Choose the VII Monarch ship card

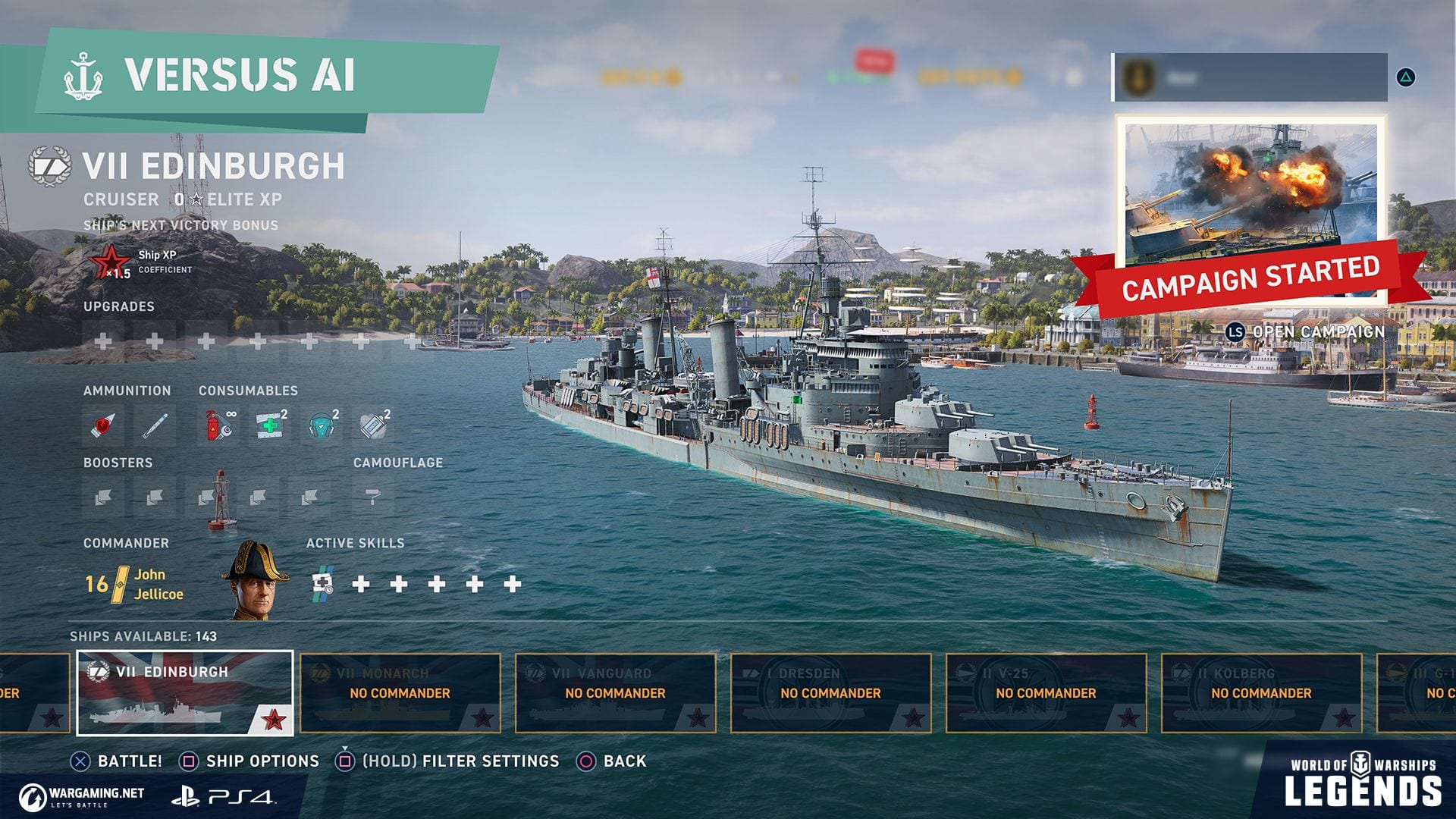pos(400,692)
